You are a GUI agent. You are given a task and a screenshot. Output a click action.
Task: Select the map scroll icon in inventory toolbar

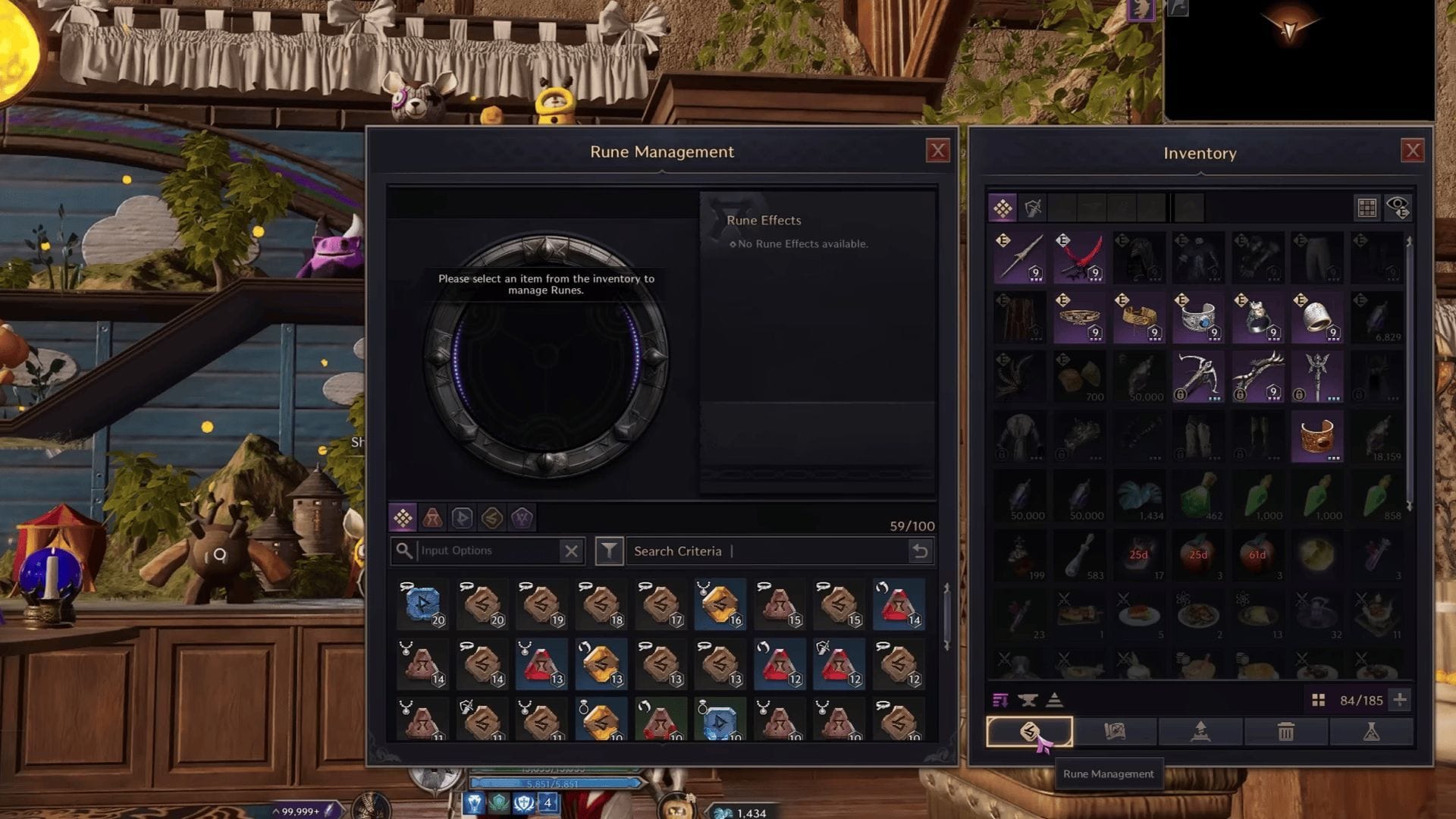tap(1115, 732)
